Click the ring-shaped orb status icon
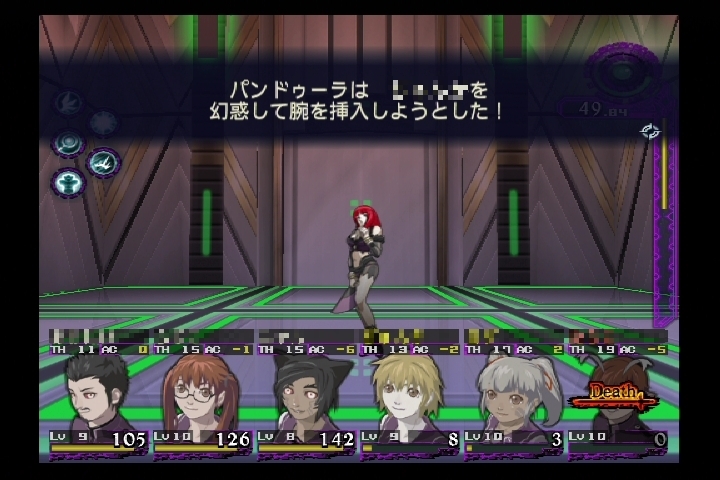Screen dimensions: 720x480 (x=68, y=142)
